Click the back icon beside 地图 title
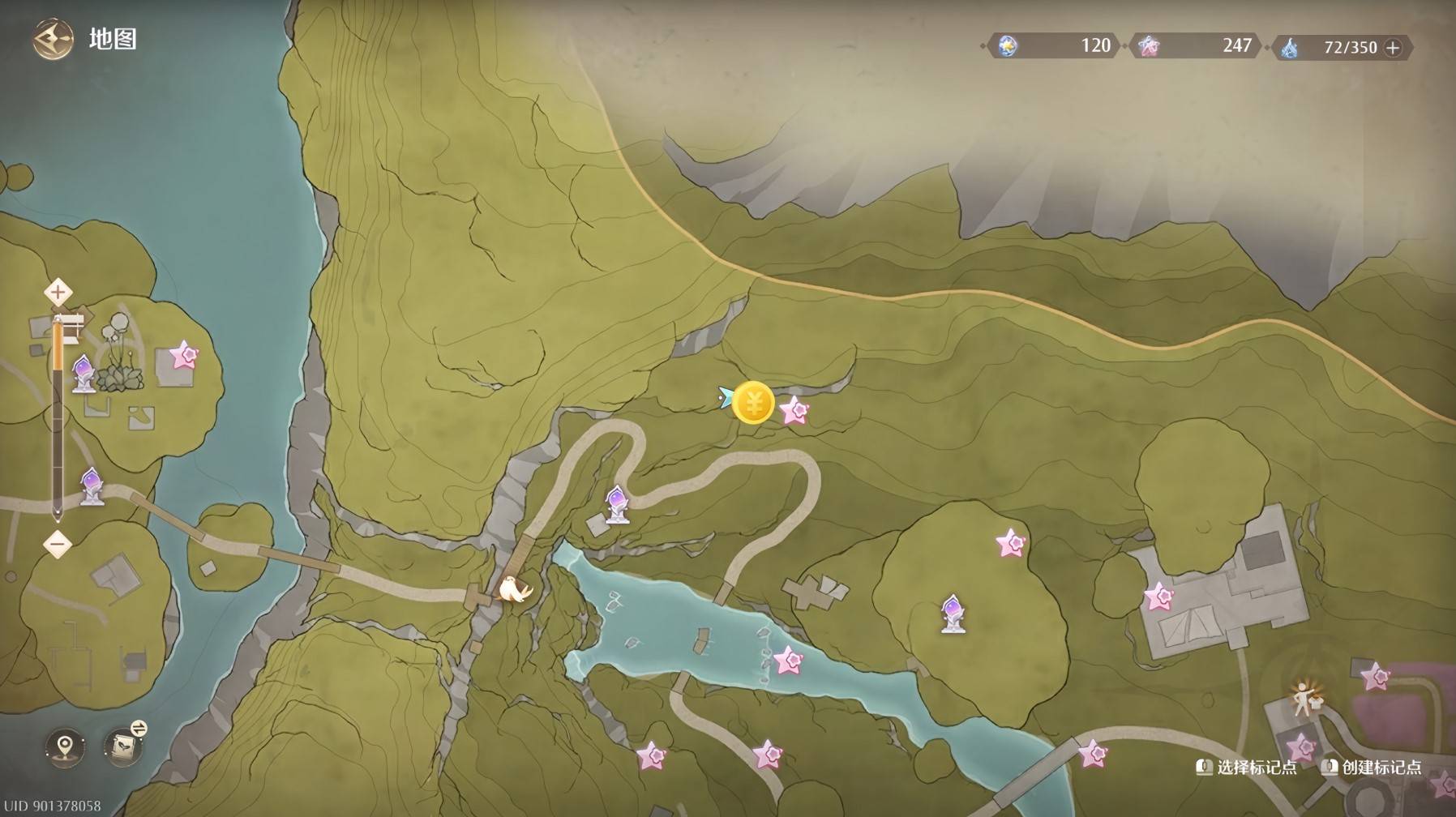This screenshot has height=817, width=1456. click(x=53, y=40)
